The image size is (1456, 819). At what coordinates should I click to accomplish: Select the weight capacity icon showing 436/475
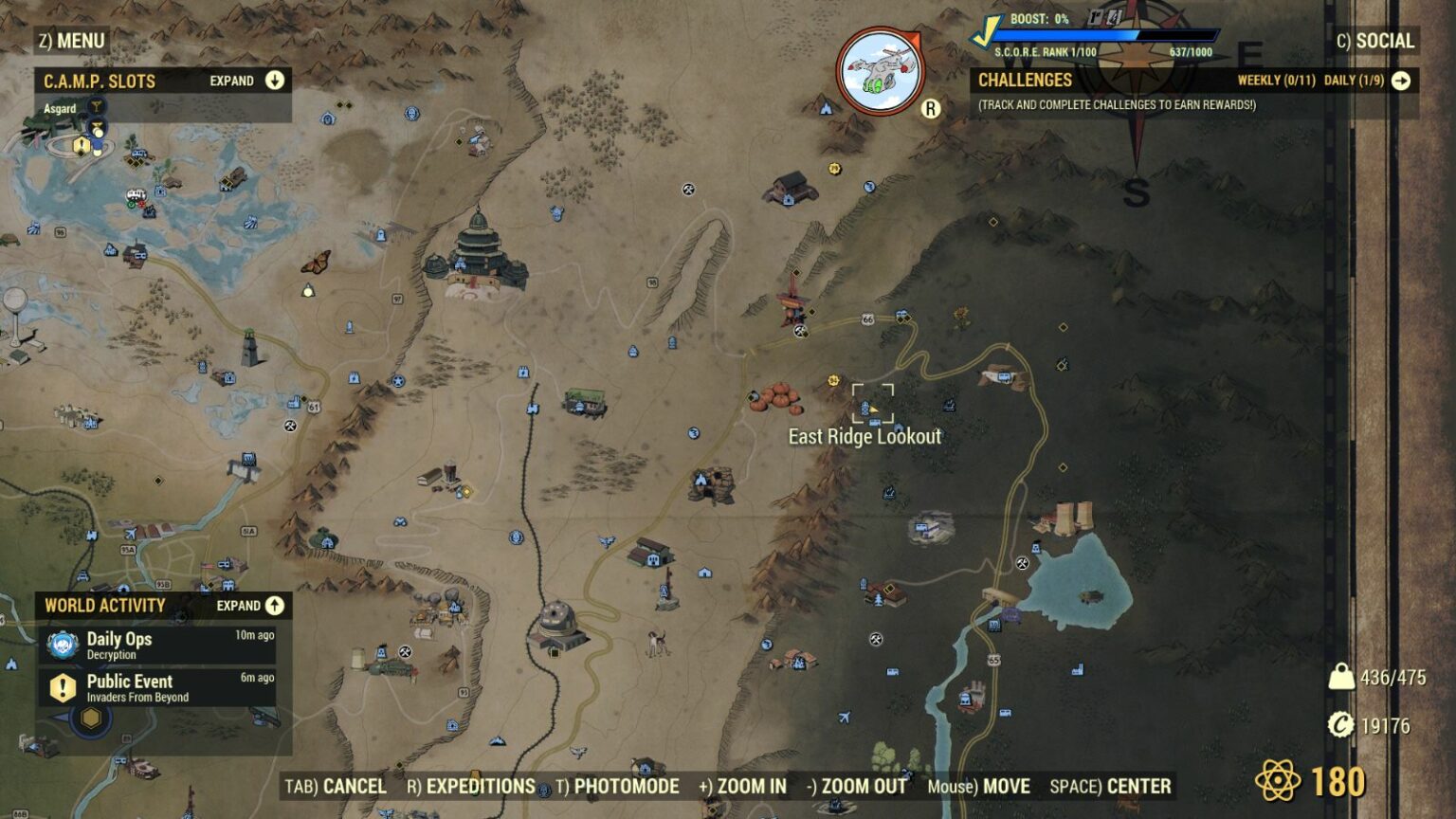click(1341, 675)
